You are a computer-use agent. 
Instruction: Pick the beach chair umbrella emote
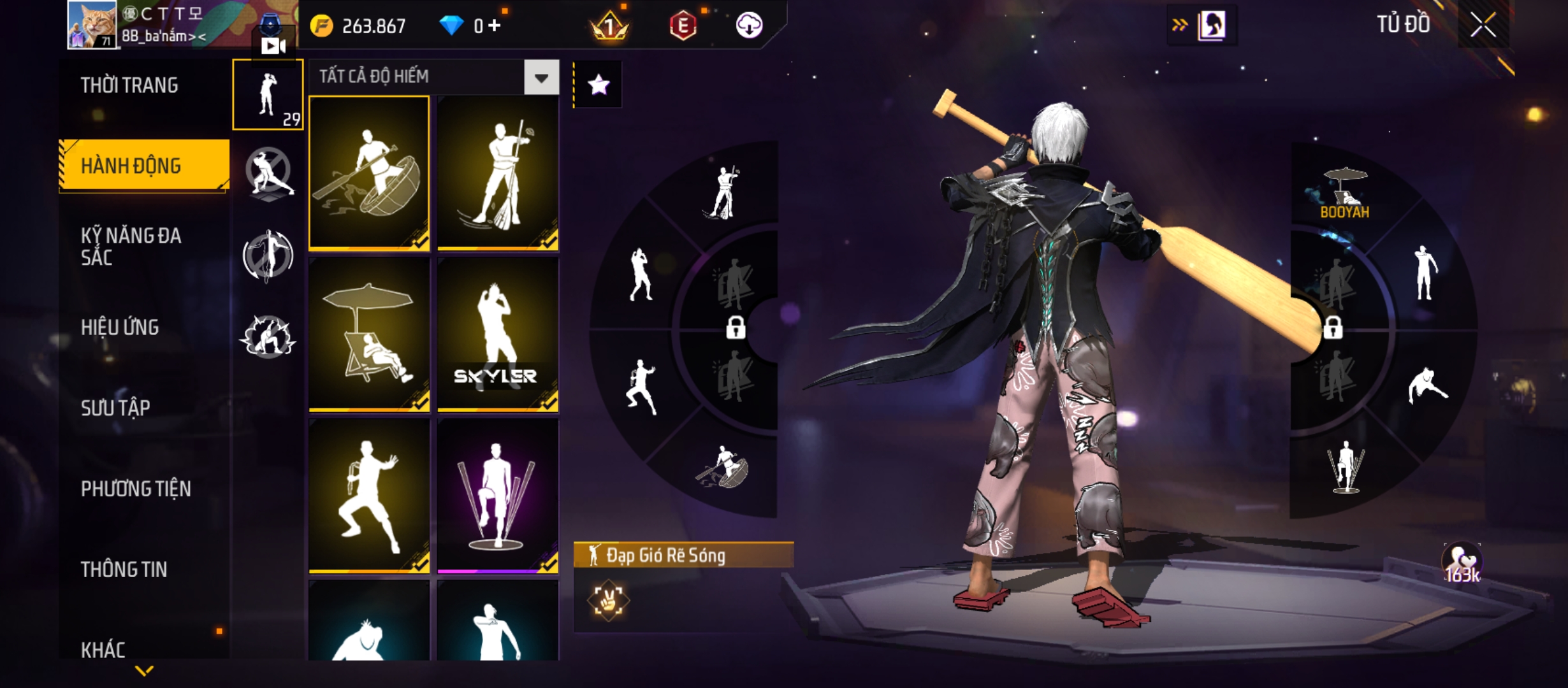pyautogui.click(x=369, y=334)
